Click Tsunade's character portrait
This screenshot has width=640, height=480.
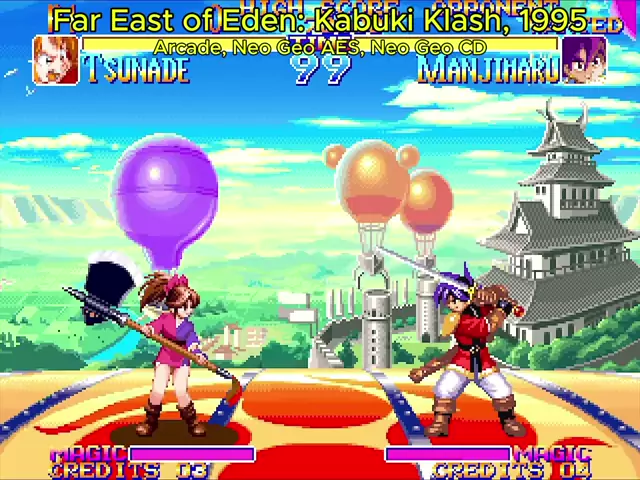[x=55, y=60]
